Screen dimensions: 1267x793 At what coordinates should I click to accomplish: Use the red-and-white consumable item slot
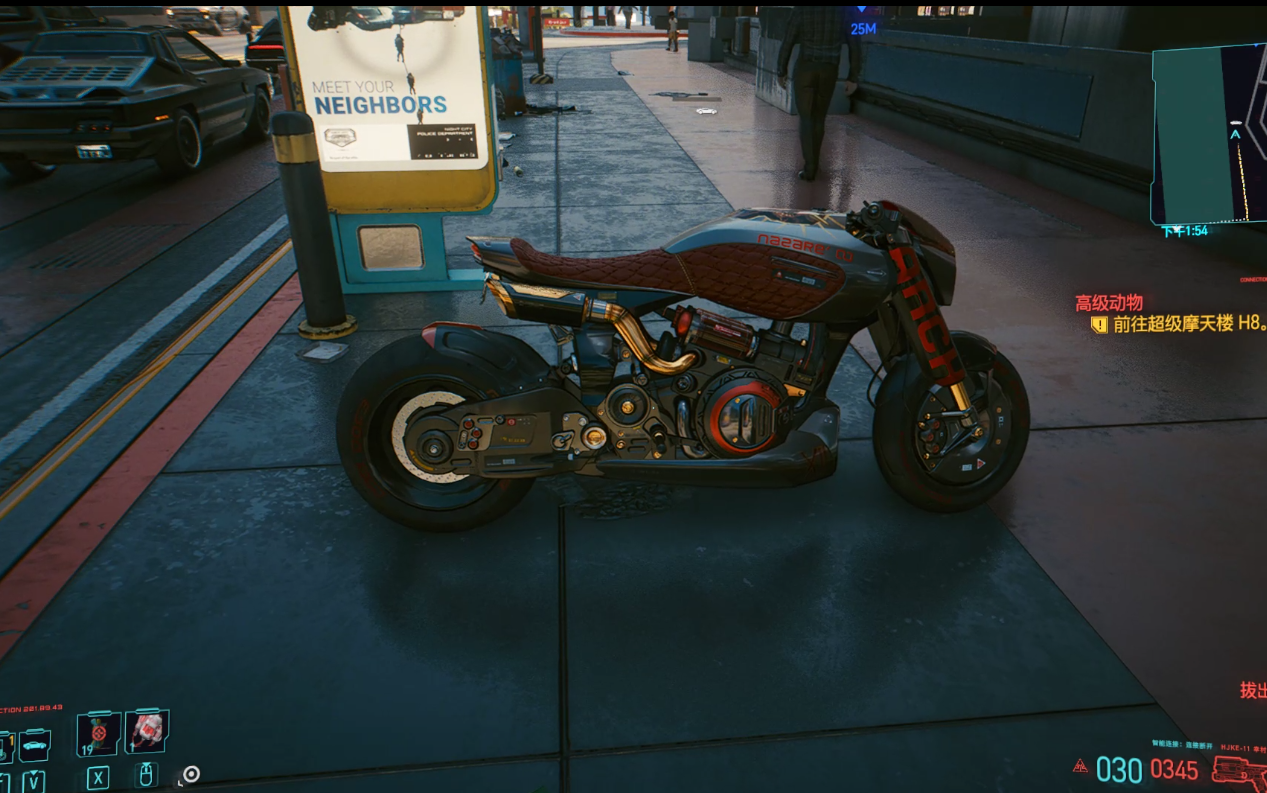146,731
